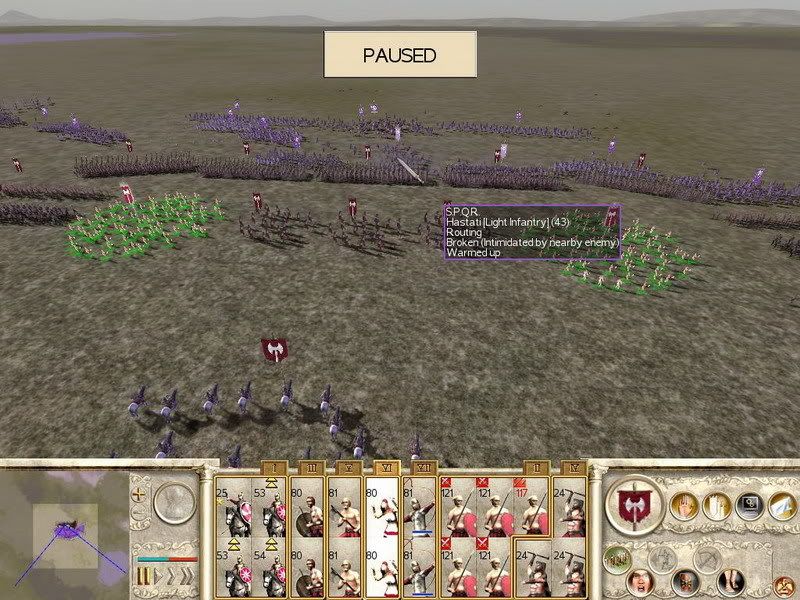The image size is (800, 600).
Task: Set game speed to triple arrow fastest
Action: pyautogui.click(x=185, y=577)
